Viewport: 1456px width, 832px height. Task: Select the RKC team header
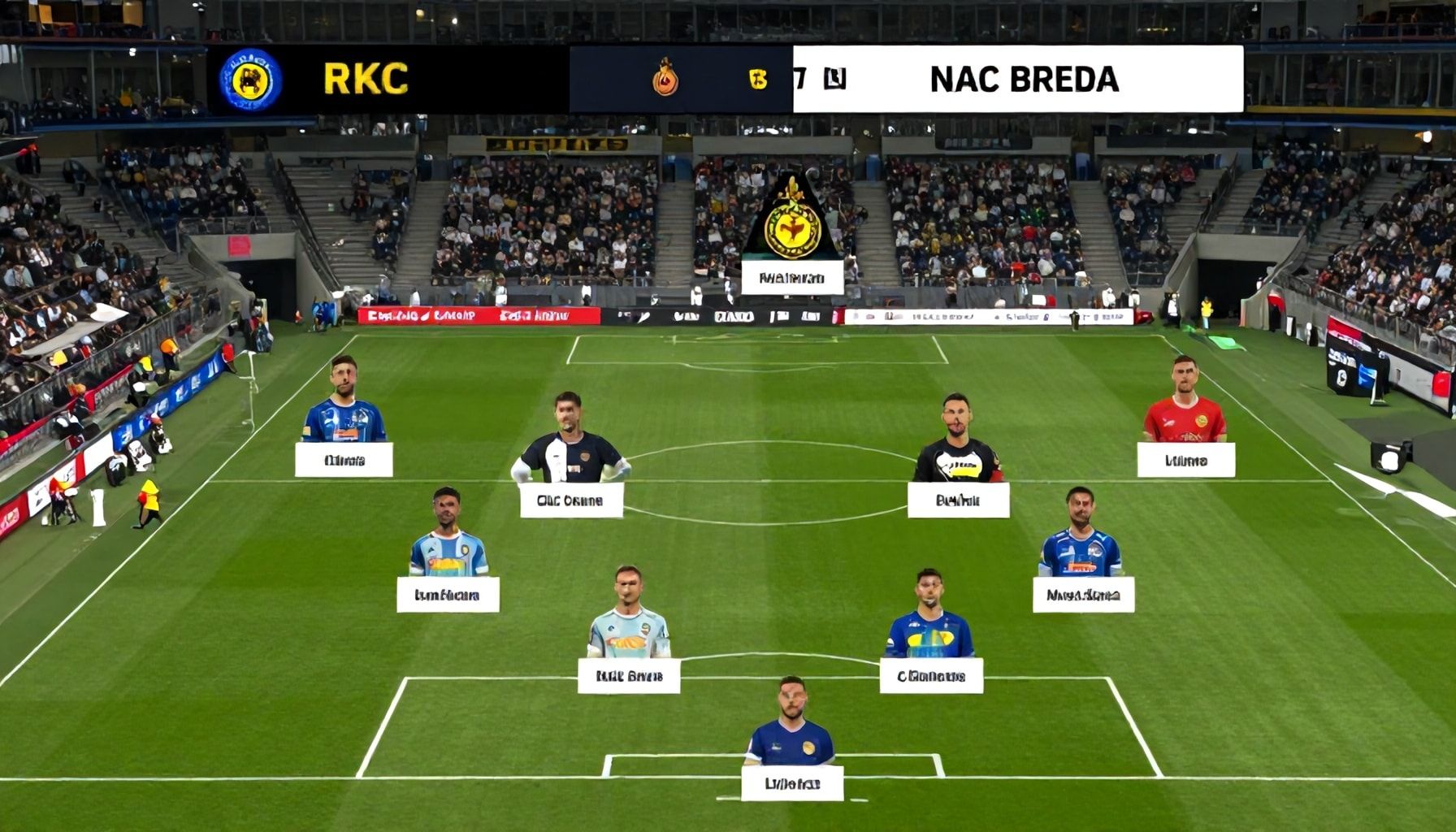pos(366,79)
